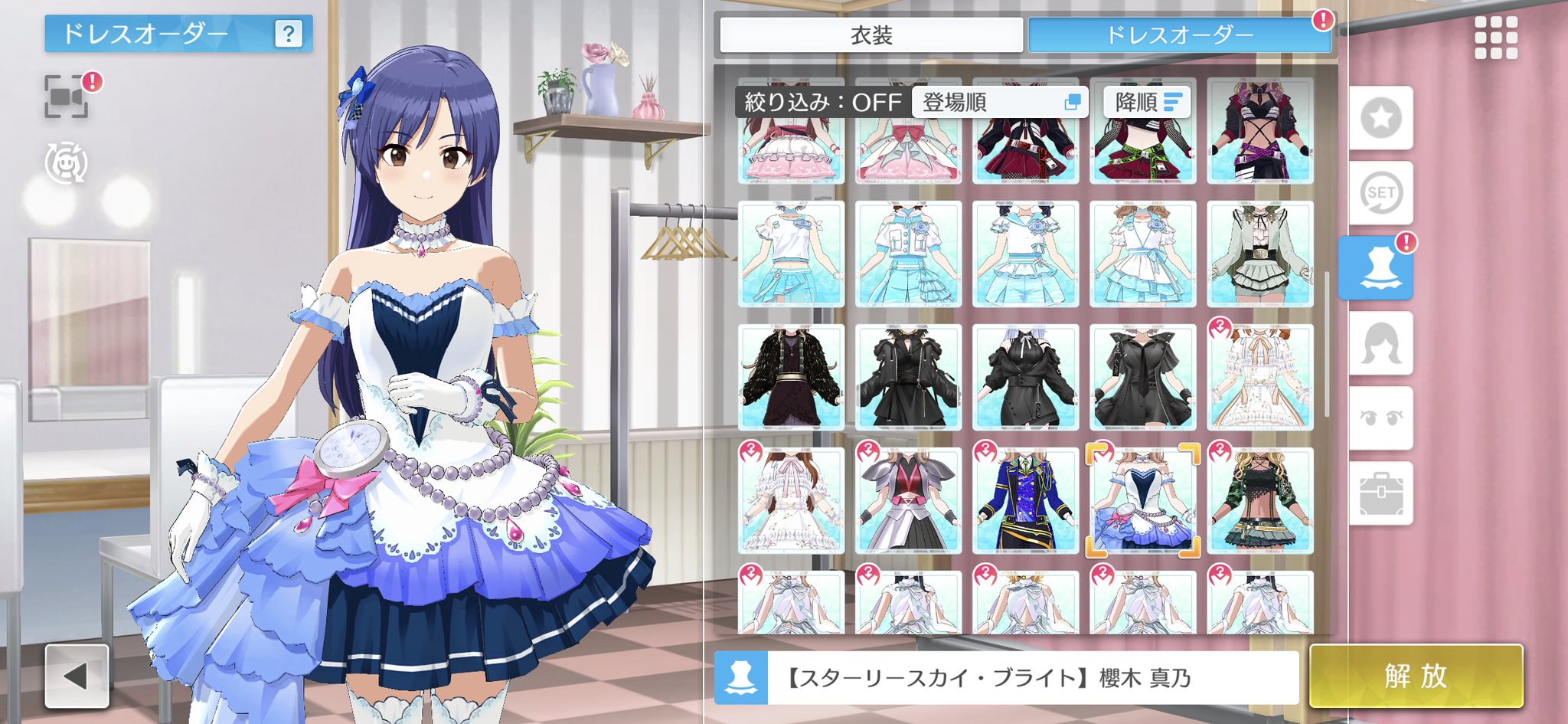
Task: Tap the yellow 解放 button
Action: point(1416,676)
